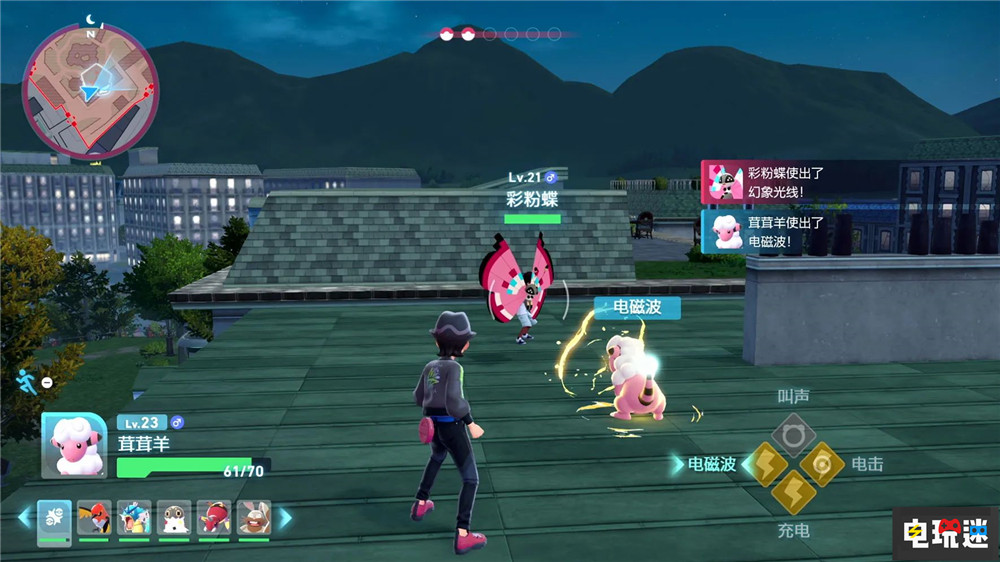Use the 电击 (Thunder Shock) move
The height and width of the screenshot is (562, 1000).
pos(822,464)
